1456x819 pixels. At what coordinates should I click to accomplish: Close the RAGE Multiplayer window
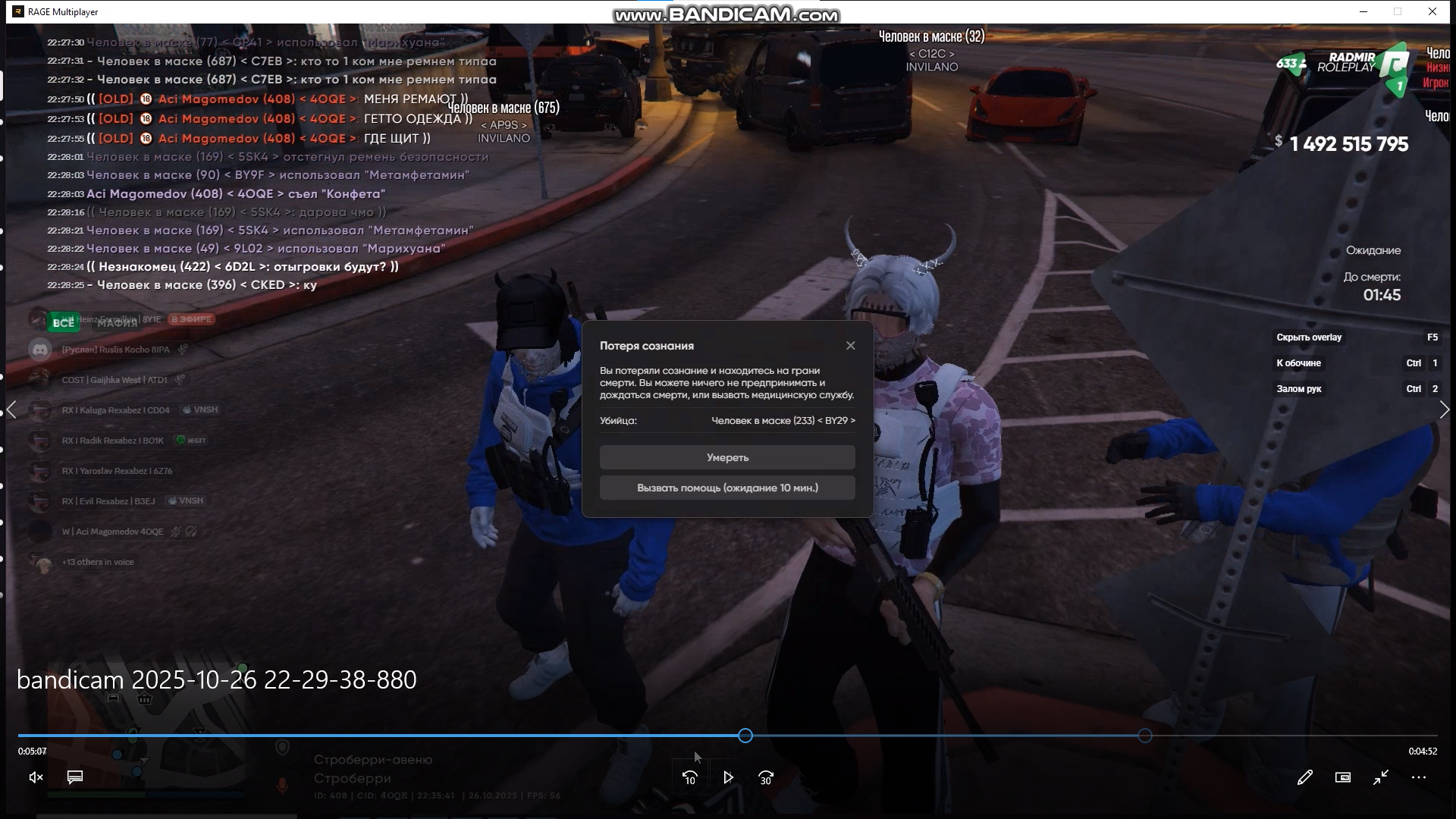coord(1432,11)
